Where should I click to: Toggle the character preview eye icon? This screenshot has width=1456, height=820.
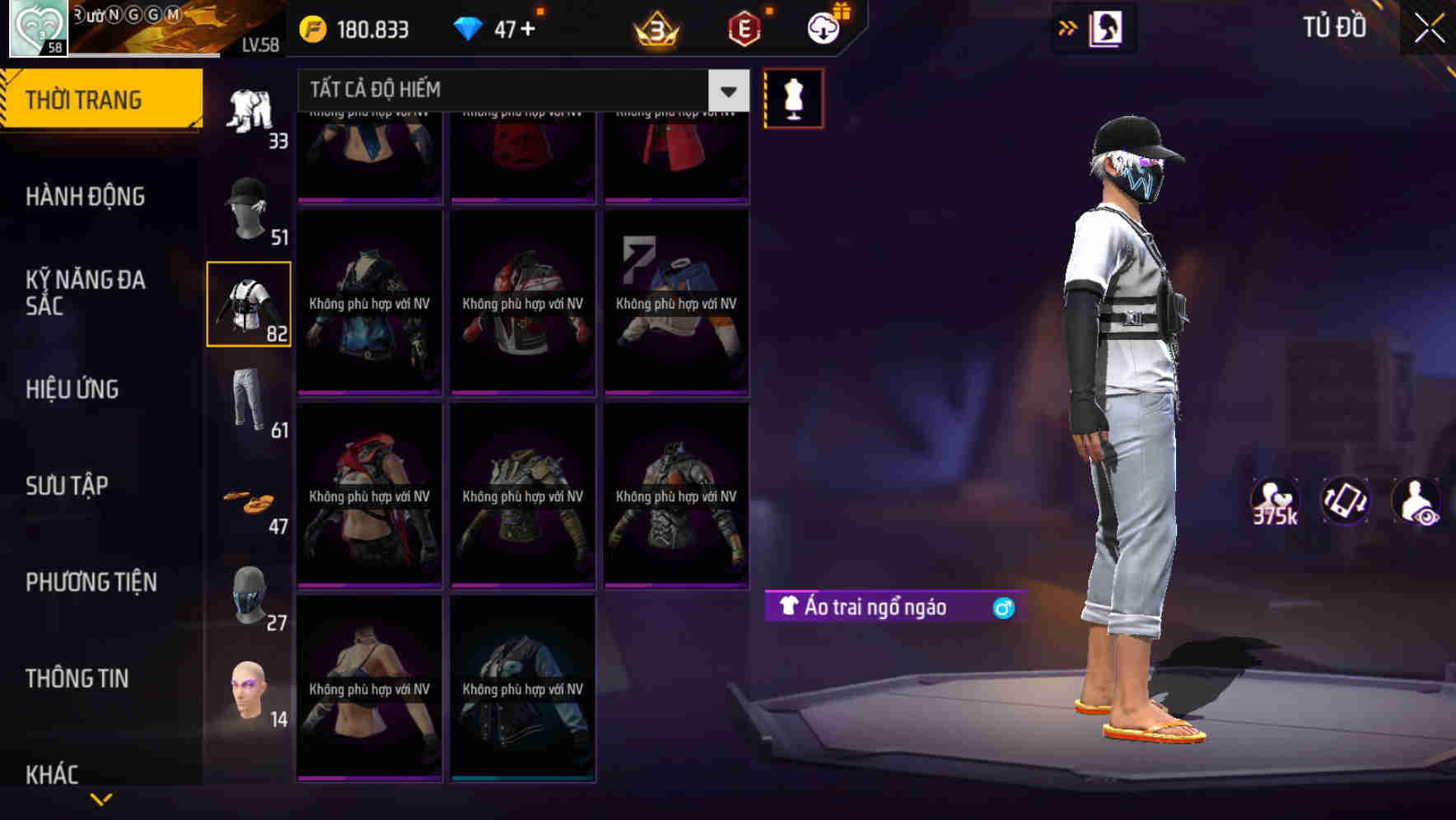[x=1417, y=501]
